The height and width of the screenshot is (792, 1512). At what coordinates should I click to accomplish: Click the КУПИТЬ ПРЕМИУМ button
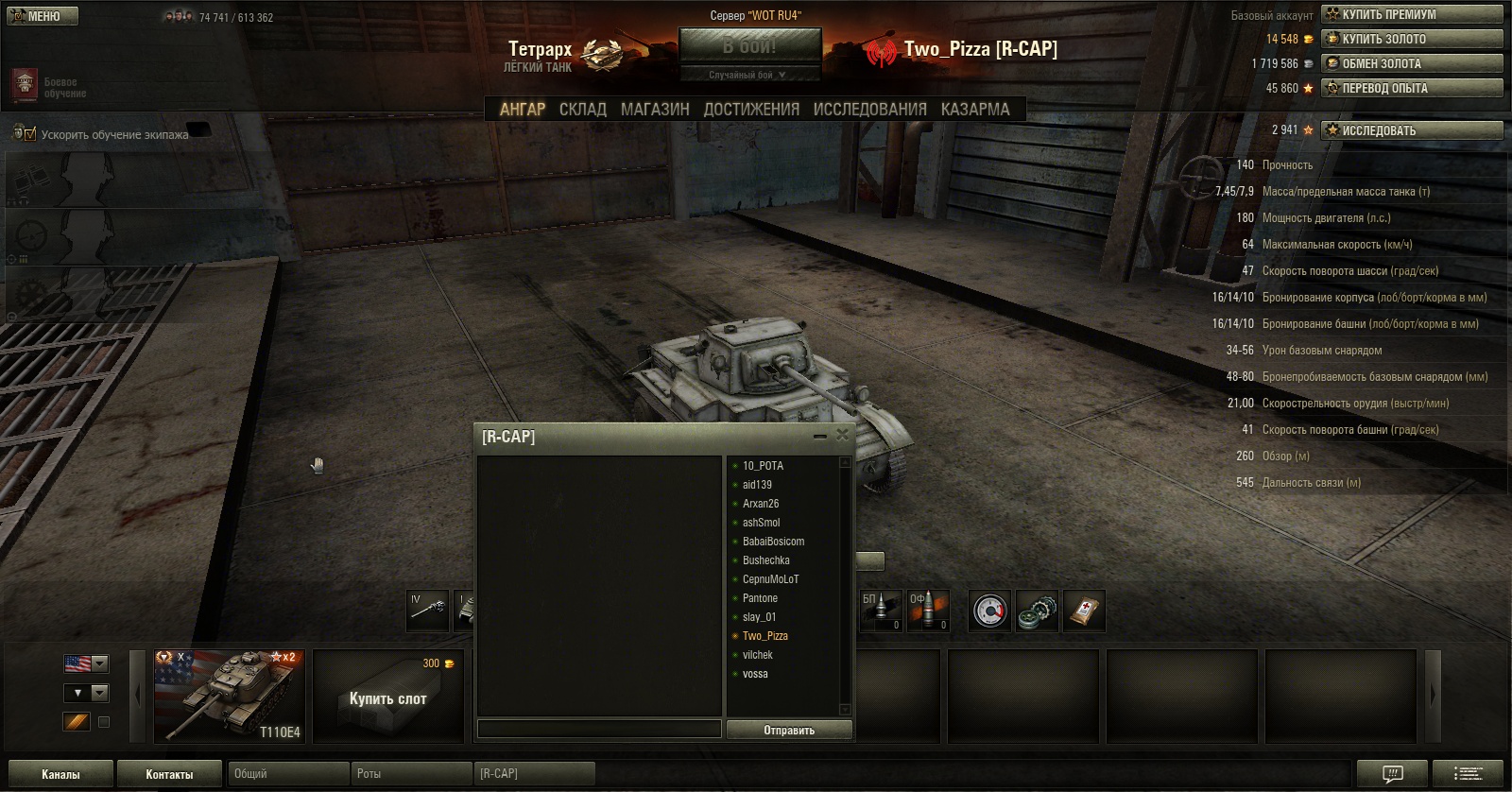(1412, 14)
